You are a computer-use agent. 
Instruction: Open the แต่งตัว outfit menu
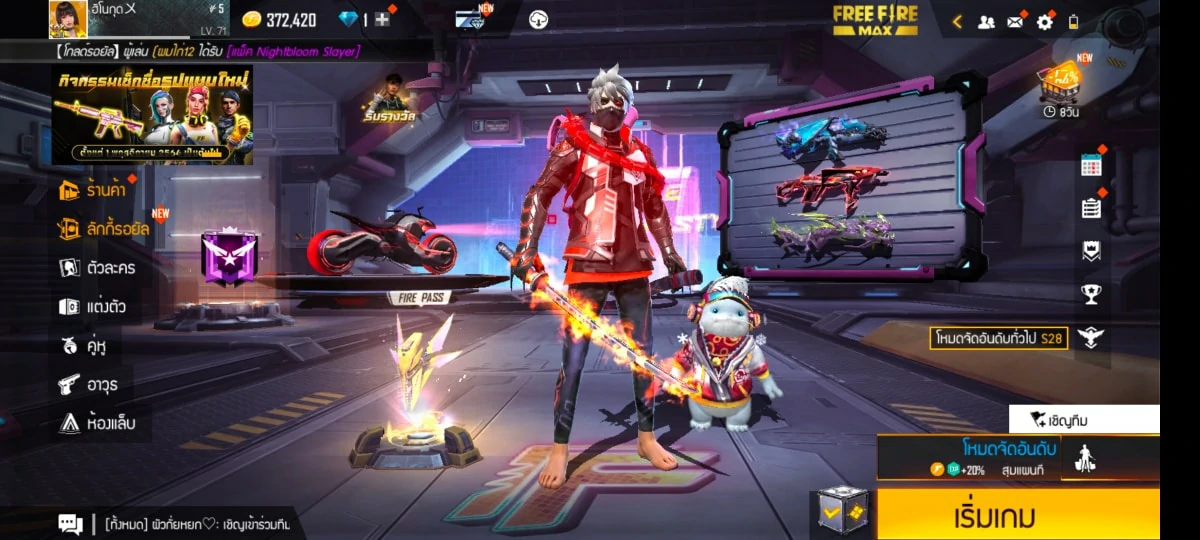pyautogui.click(x=93, y=306)
